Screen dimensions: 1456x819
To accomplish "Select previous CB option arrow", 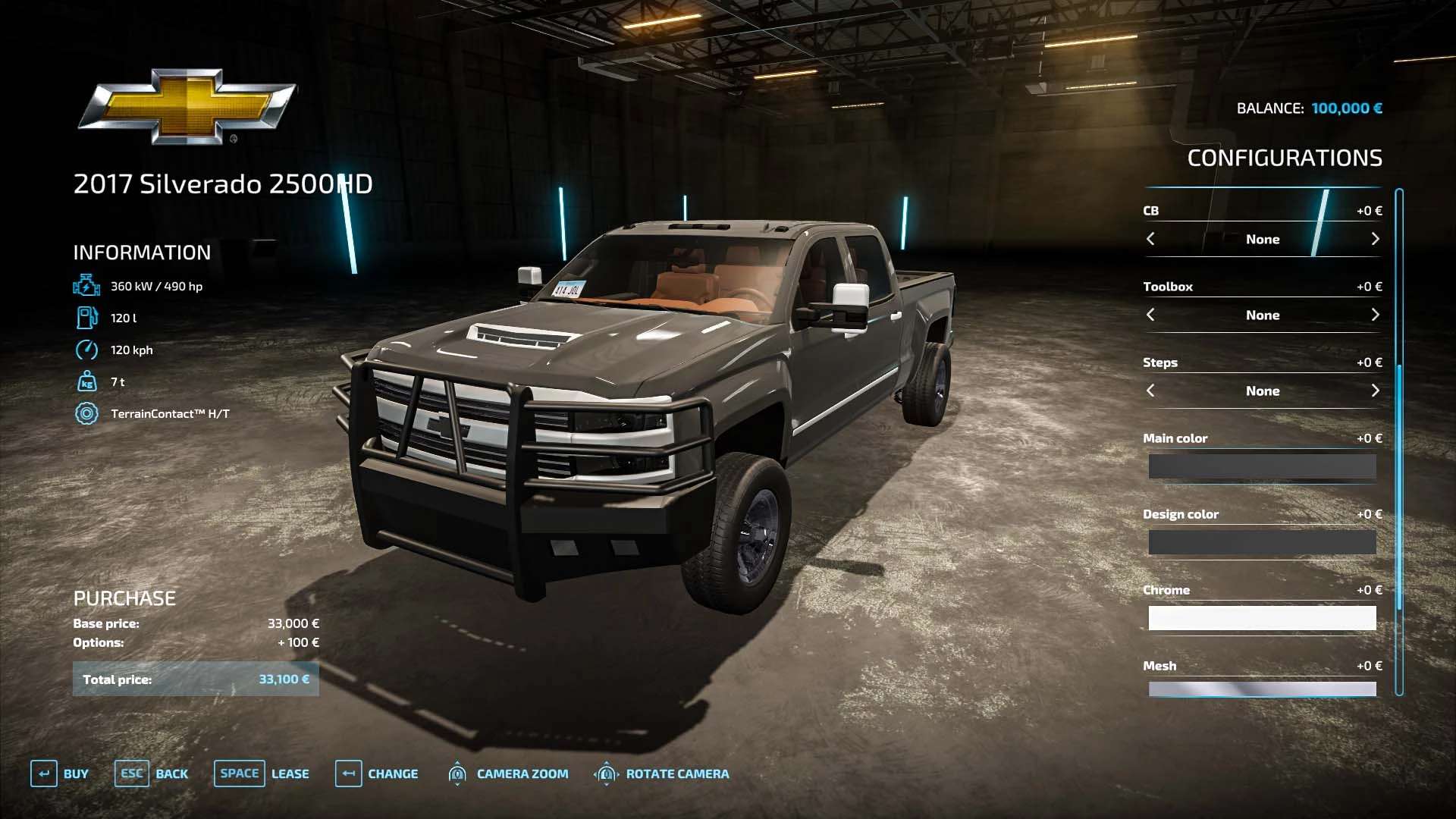I will click(1150, 239).
